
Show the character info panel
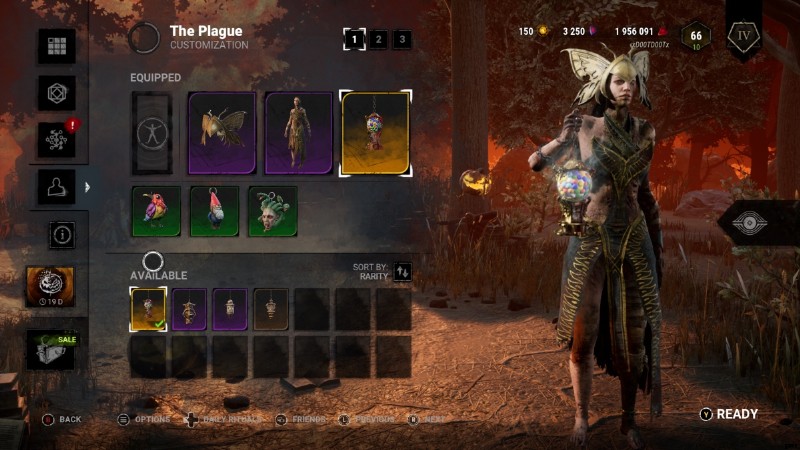point(61,235)
